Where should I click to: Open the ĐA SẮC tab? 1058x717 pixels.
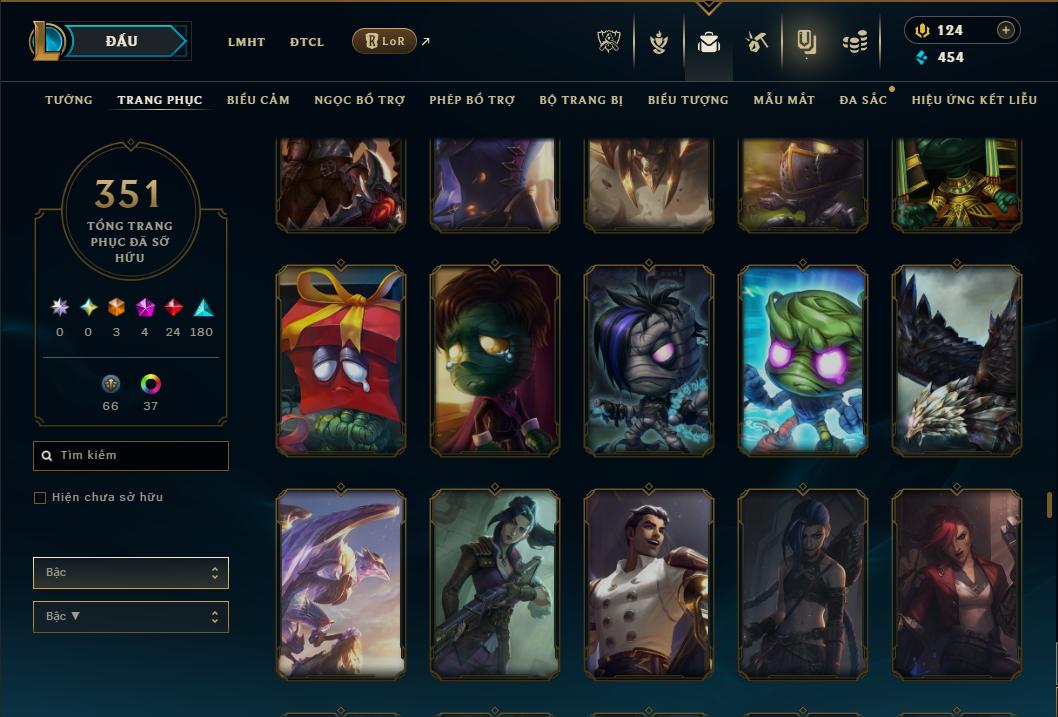coord(863,100)
